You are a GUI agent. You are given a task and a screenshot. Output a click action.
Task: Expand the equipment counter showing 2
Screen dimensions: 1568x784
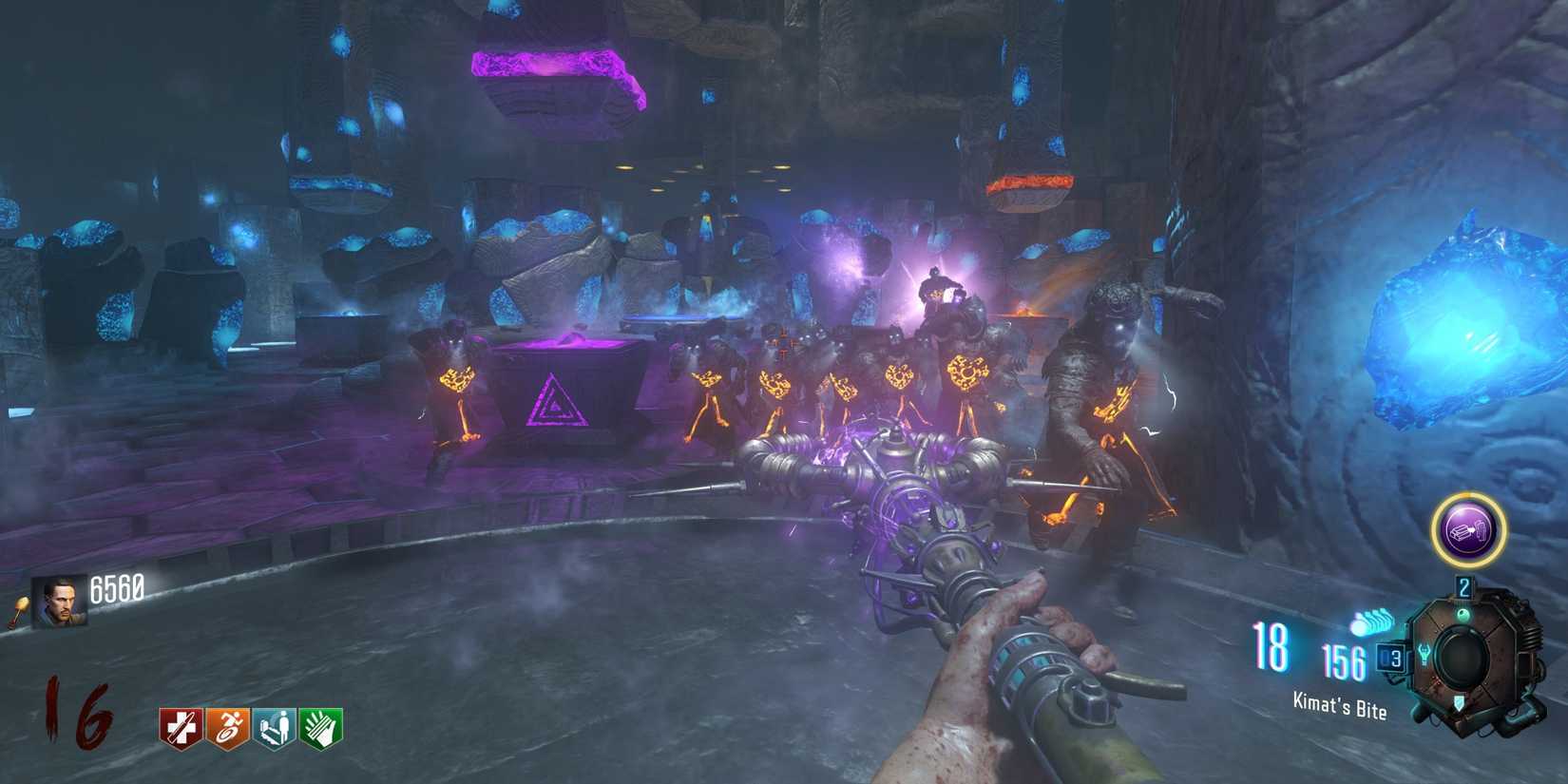click(x=1463, y=587)
